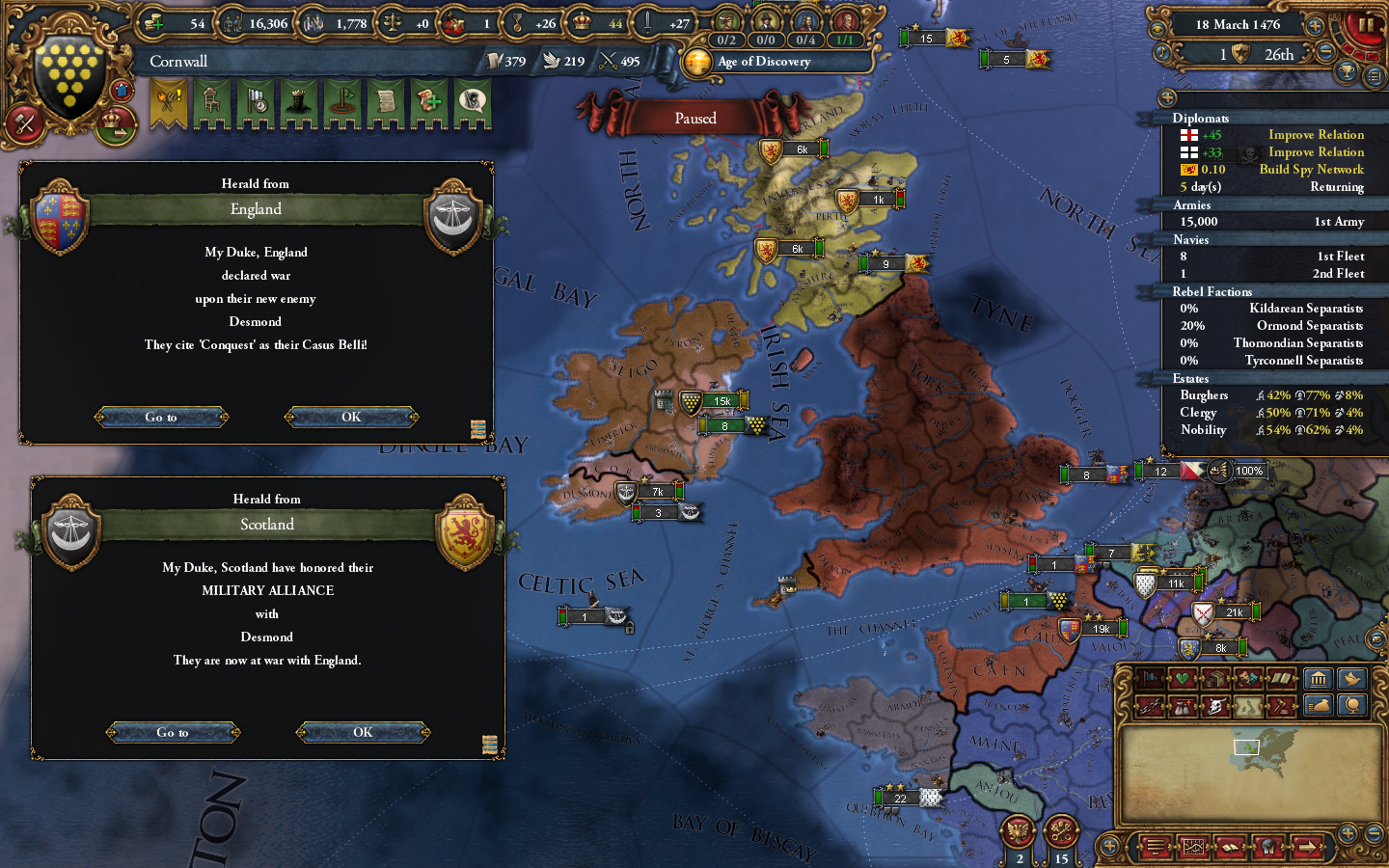Toggle the religious mapmode open-book icon

click(1281, 678)
